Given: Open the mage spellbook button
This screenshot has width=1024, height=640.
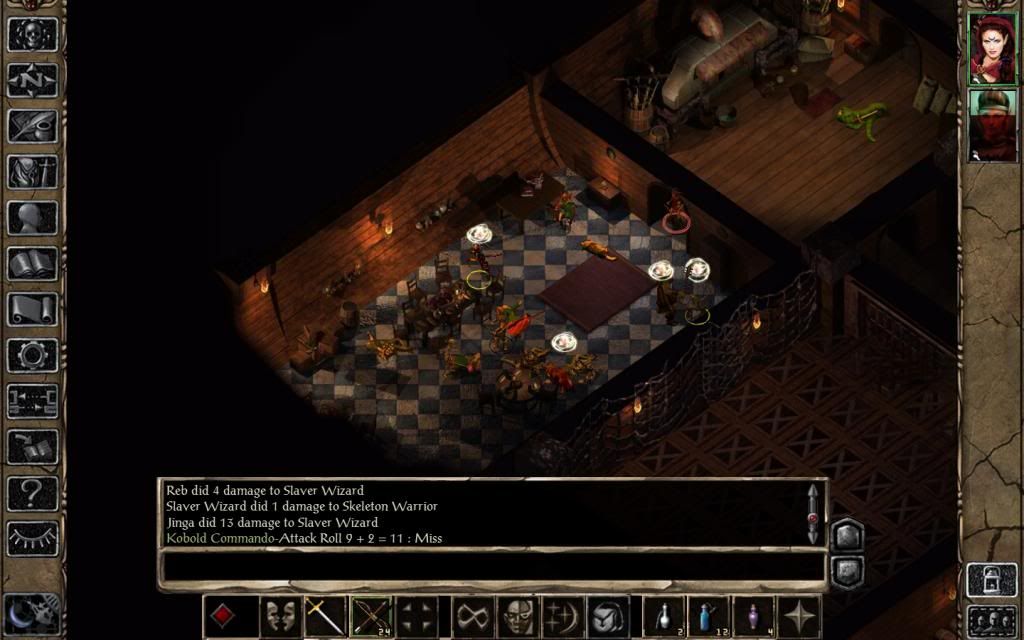Looking at the screenshot, I should click(x=33, y=264).
